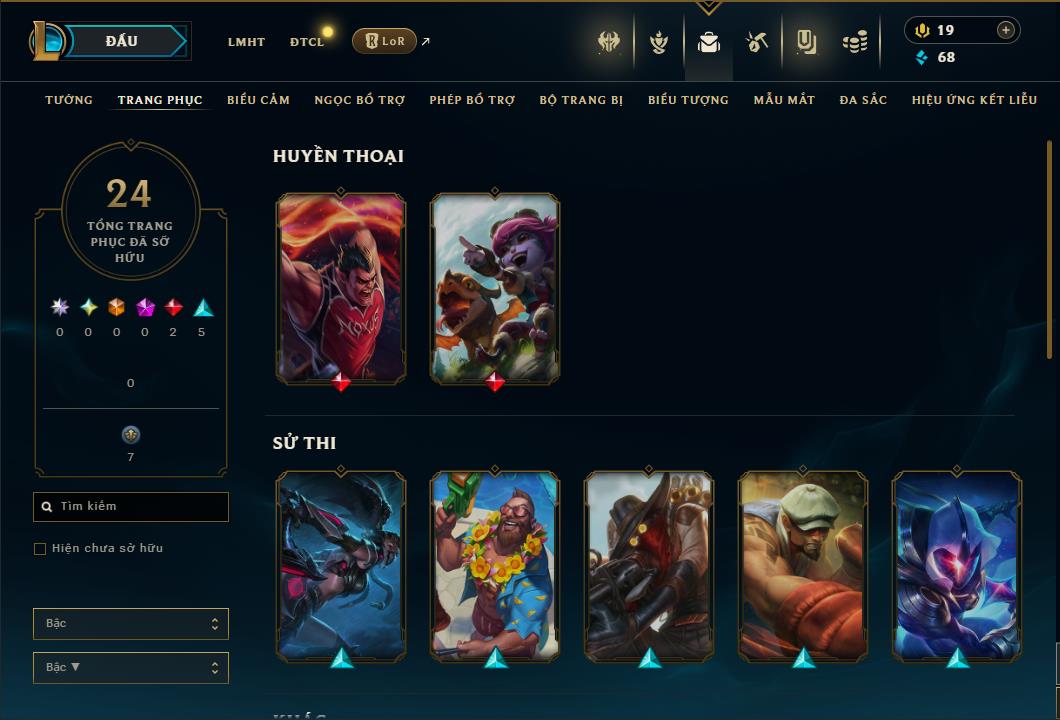The height and width of the screenshot is (720, 1060).
Task: Select the PHÉP BỔ TRỢ tab
Action: click(472, 100)
